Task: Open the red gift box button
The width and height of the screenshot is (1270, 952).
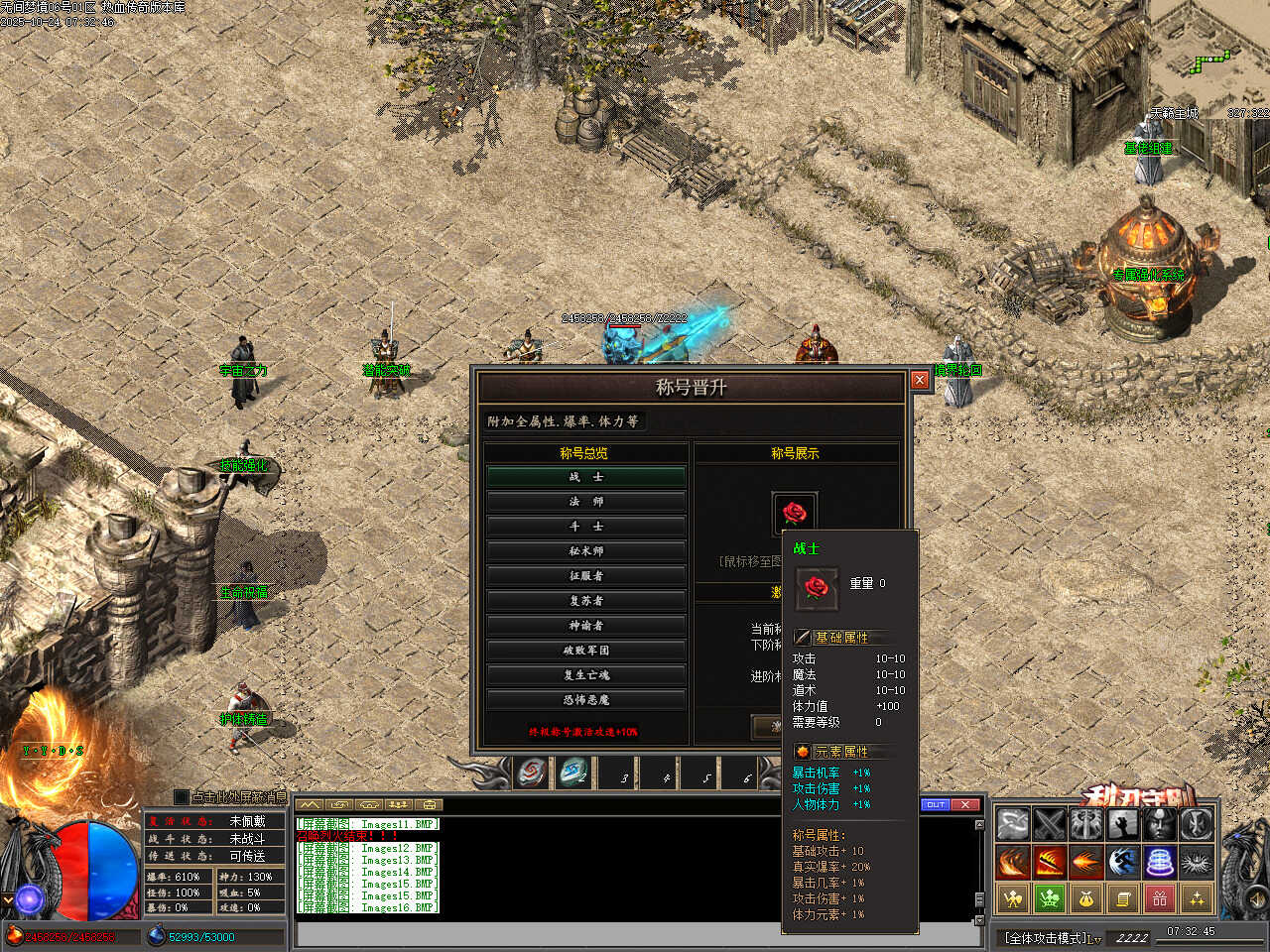Action: click(1160, 898)
